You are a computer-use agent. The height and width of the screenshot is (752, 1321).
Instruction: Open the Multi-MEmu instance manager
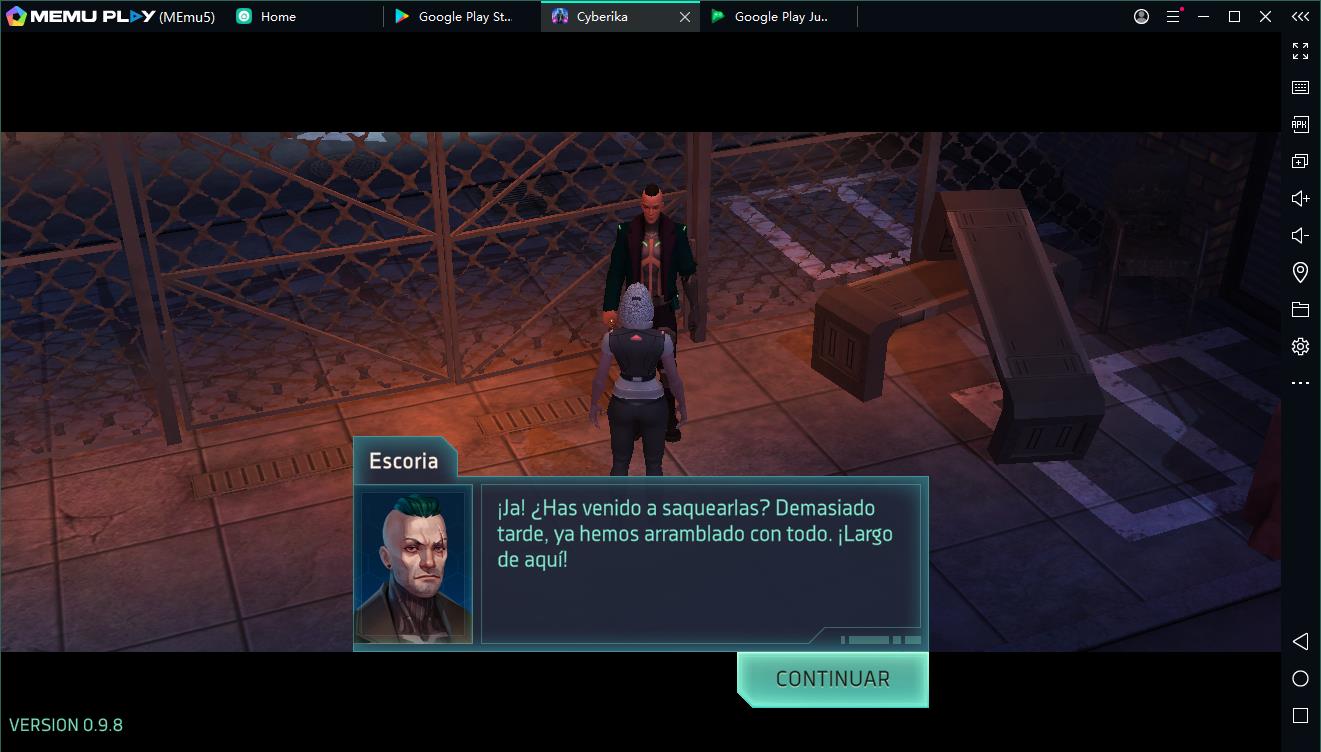1300,160
